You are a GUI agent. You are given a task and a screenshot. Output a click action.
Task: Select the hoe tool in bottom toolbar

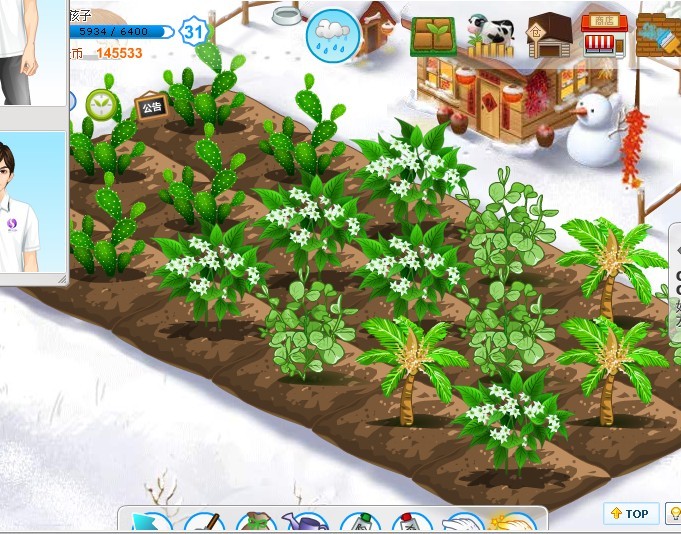(204, 524)
